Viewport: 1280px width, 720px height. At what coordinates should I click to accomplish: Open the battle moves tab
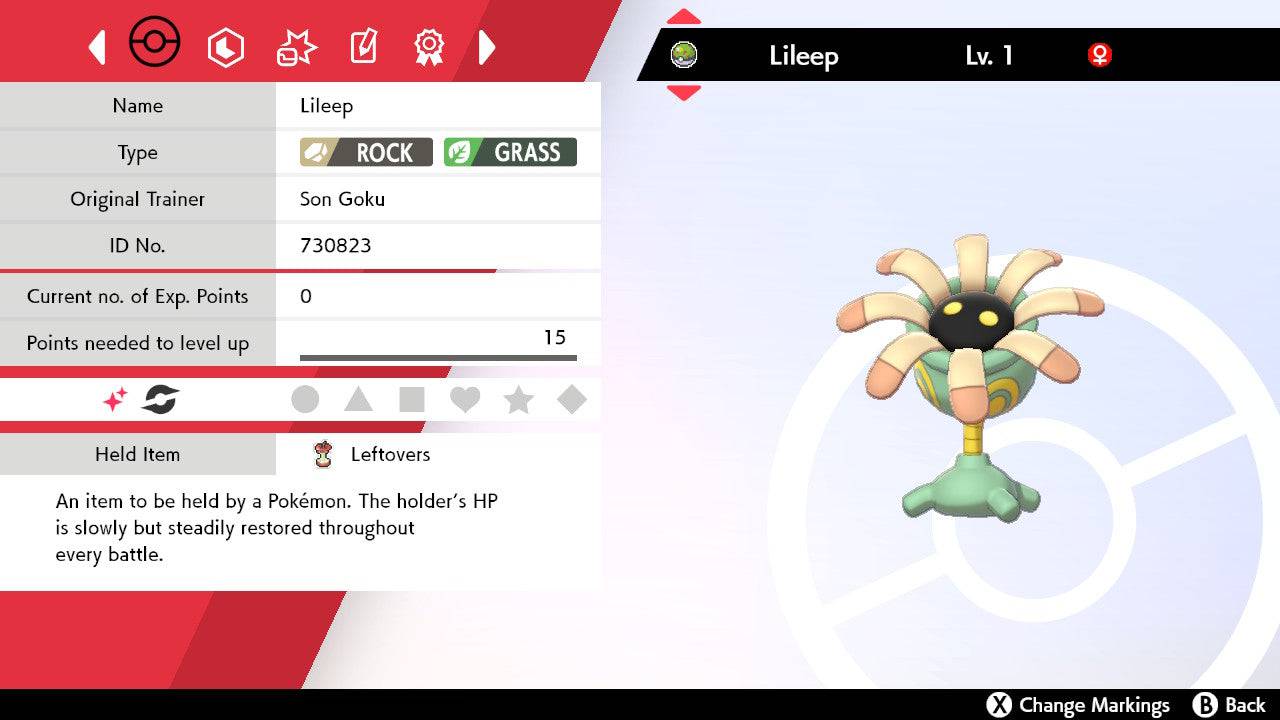pyautogui.click(x=296, y=47)
